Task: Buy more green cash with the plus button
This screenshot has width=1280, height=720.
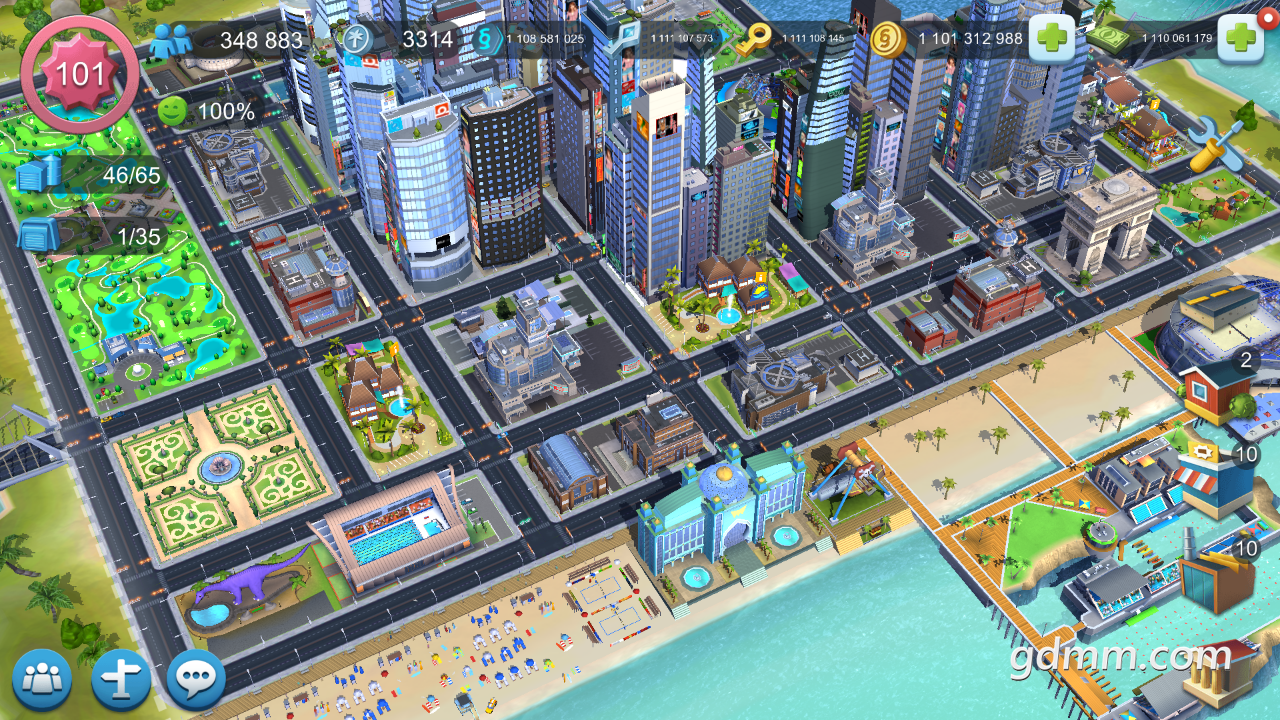Action: [1240, 39]
